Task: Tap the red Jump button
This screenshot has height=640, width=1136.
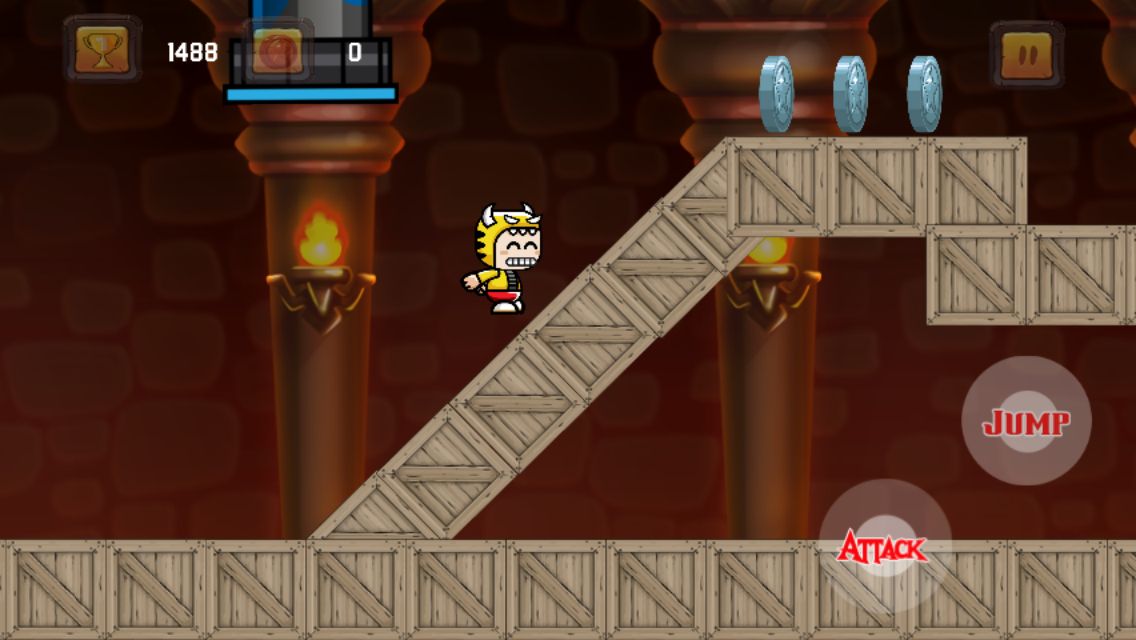Action: point(1026,422)
